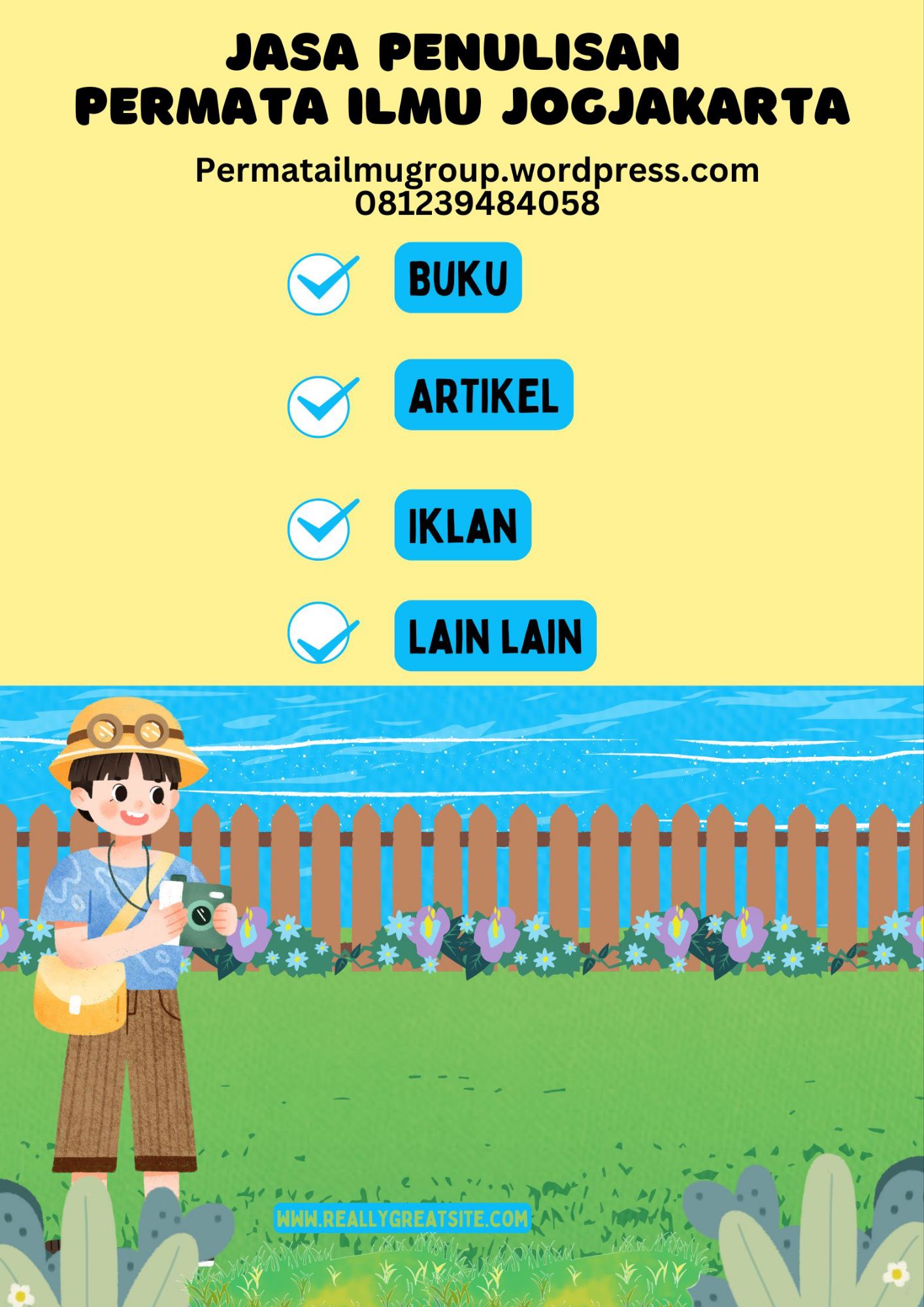Viewport: 924px width, 1307px height.
Task: Untick the checkmark next to IKLAN
Action: point(320,529)
